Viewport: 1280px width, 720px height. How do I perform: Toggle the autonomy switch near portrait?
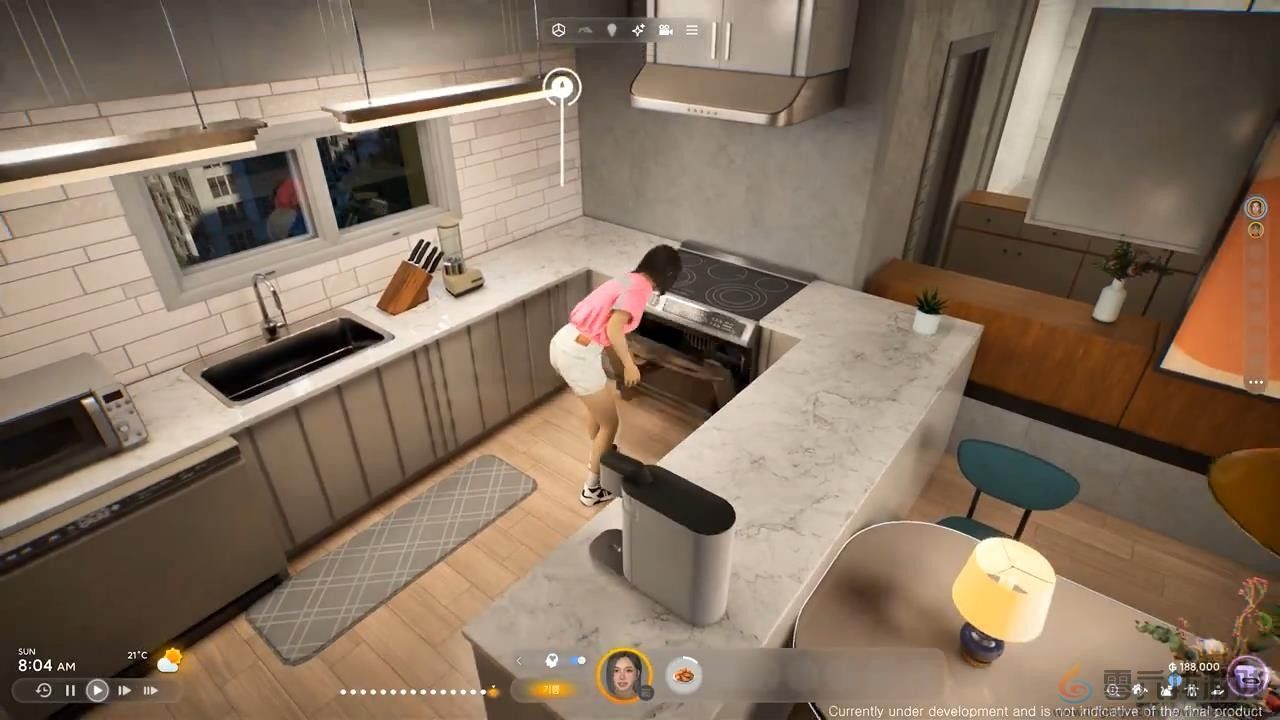point(577,660)
